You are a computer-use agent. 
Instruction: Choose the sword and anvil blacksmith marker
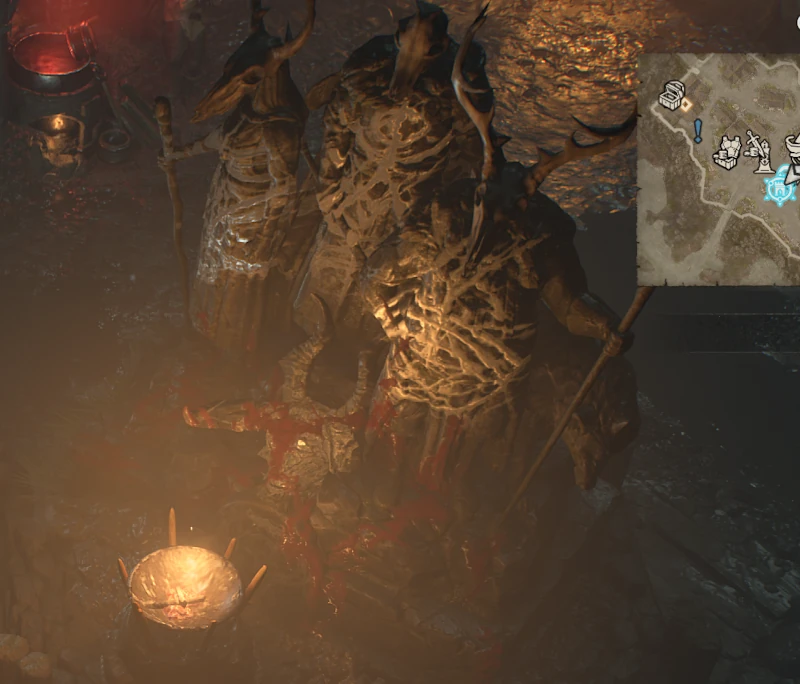pyautogui.click(x=762, y=150)
